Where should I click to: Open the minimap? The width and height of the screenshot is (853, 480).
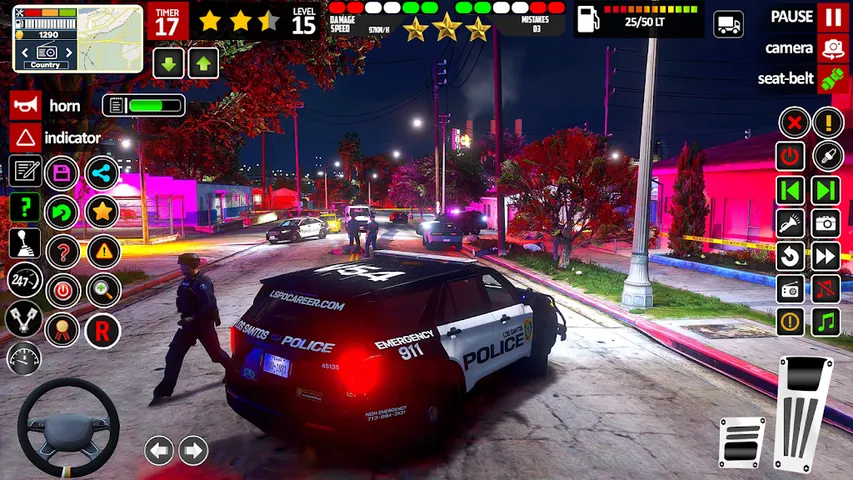64,38
